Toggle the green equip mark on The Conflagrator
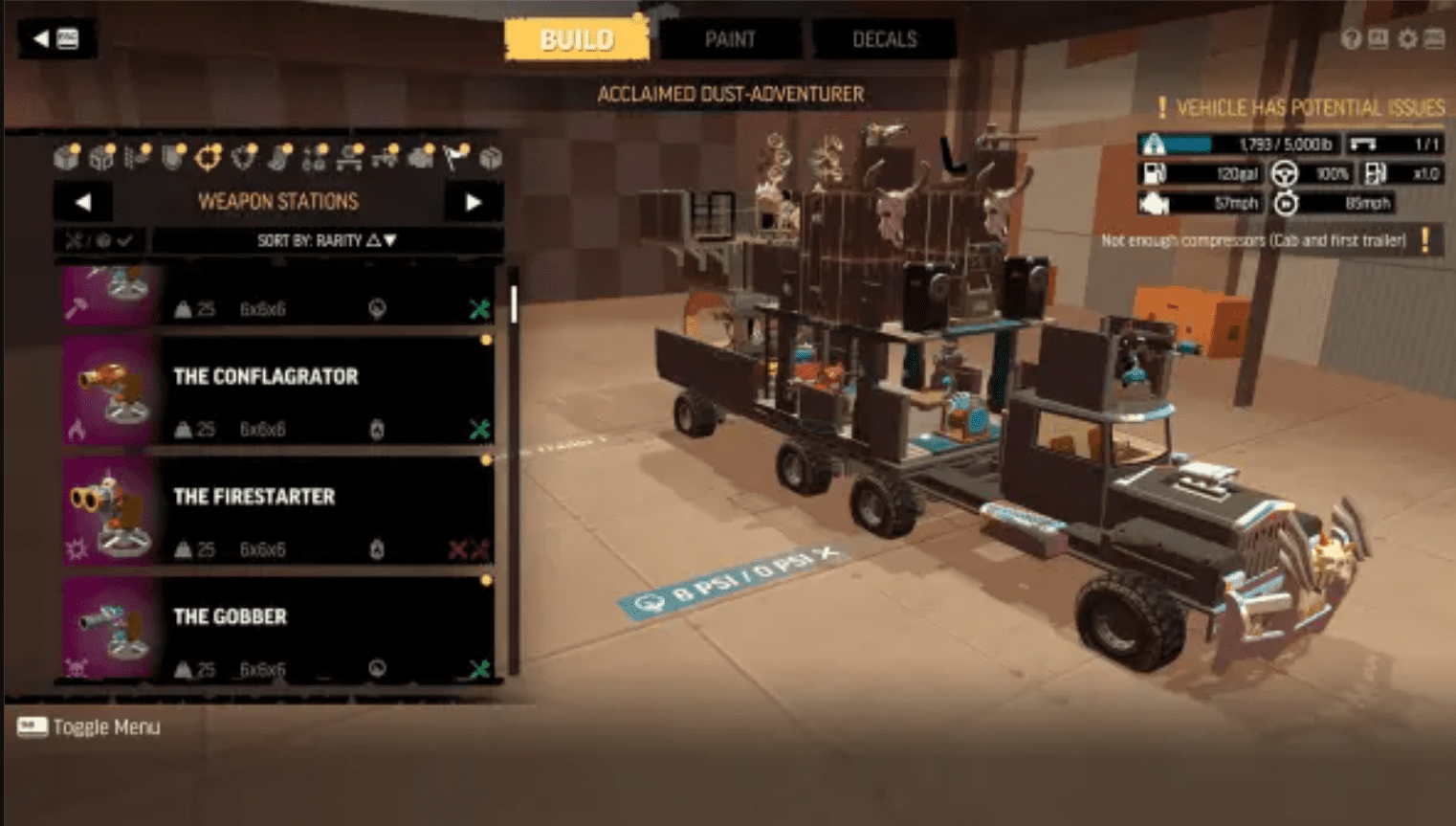Image resolution: width=1456 pixels, height=826 pixels. (478, 429)
